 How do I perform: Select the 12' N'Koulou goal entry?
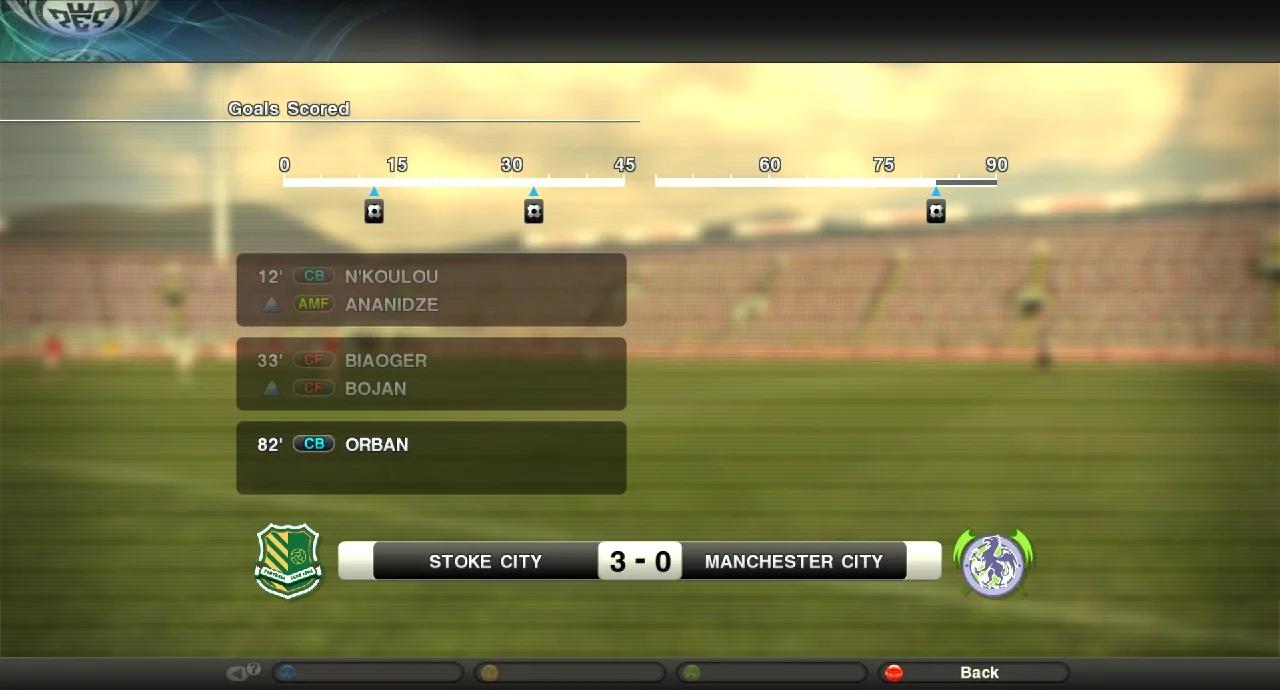(x=431, y=290)
